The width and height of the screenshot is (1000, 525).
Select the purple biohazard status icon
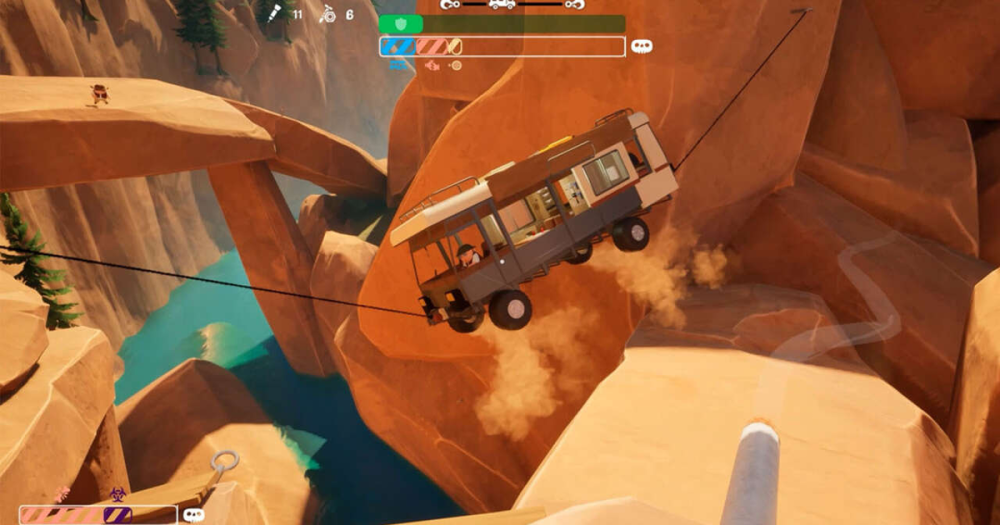point(117,494)
